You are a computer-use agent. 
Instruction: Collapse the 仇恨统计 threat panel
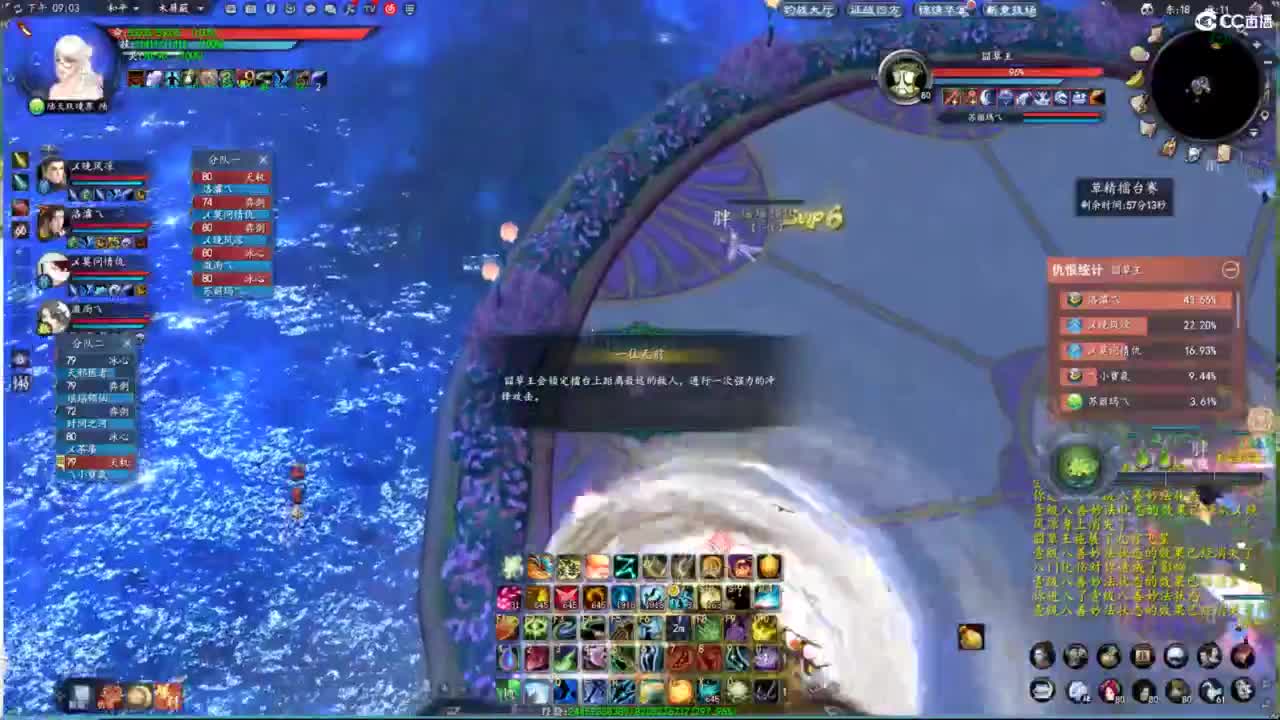(1231, 270)
